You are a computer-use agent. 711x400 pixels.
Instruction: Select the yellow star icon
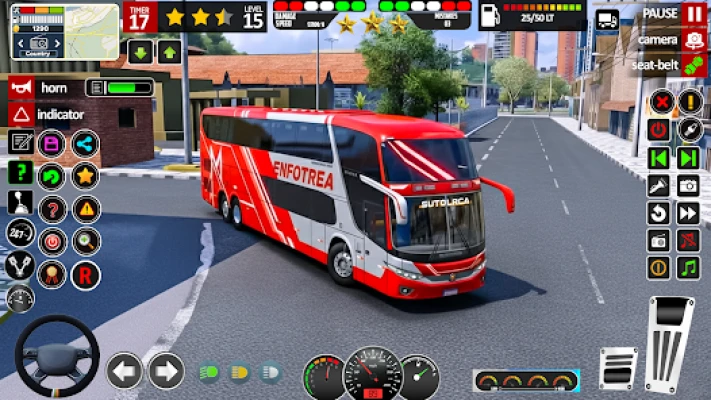(85, 176)
